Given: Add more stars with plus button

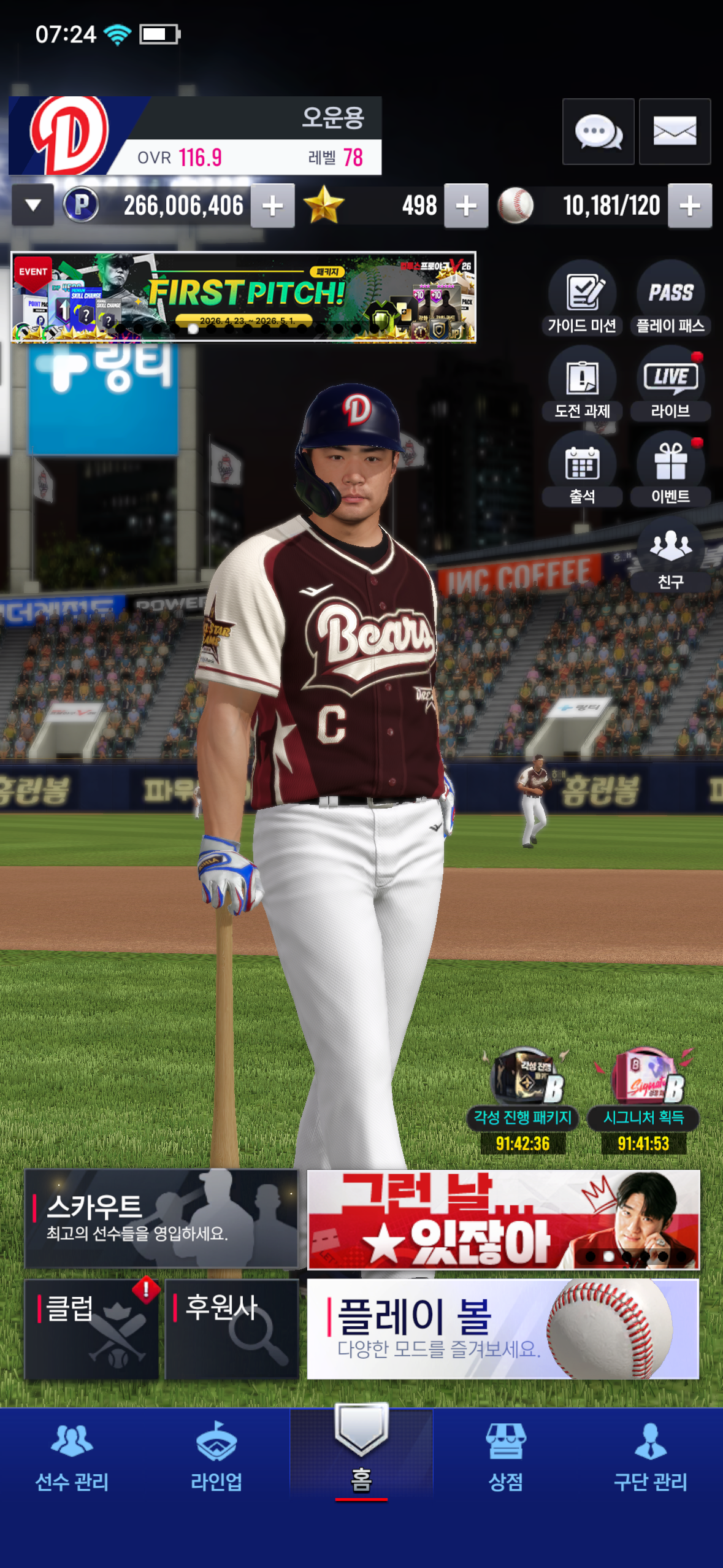Looking at the screenshot, I should (x=466, y=206).
